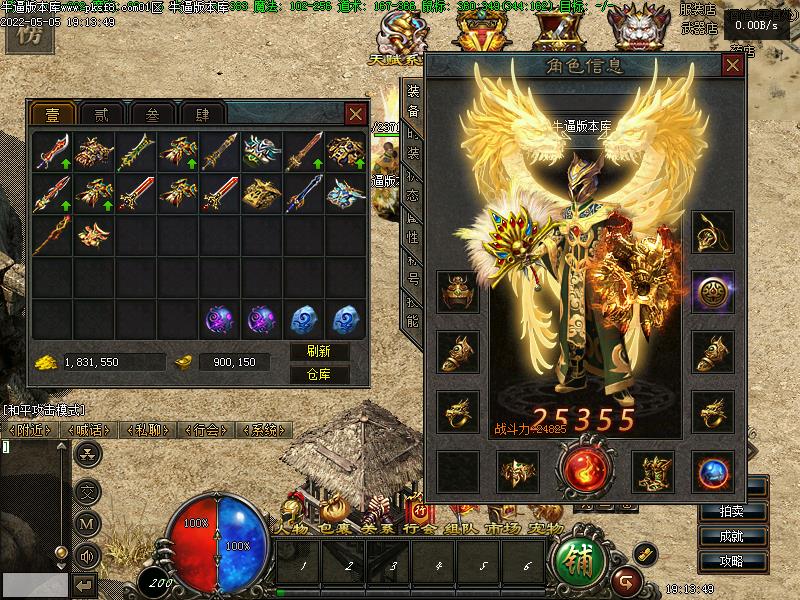Open the 系统 system chat channel
Screen dimensions: 800x600
point(265,430)
